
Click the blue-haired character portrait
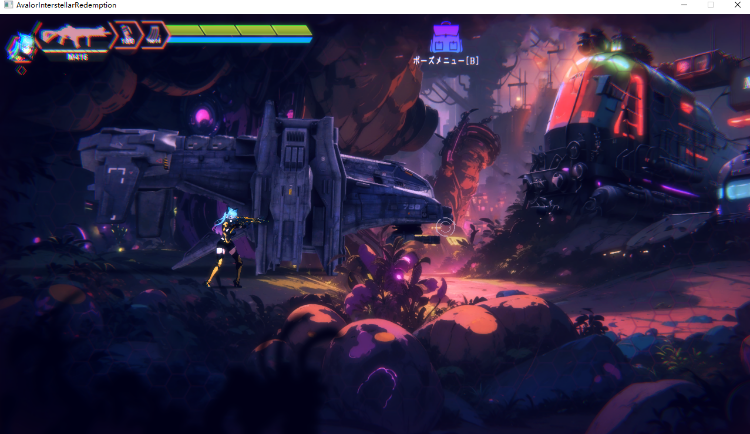(x=19, y=45)
